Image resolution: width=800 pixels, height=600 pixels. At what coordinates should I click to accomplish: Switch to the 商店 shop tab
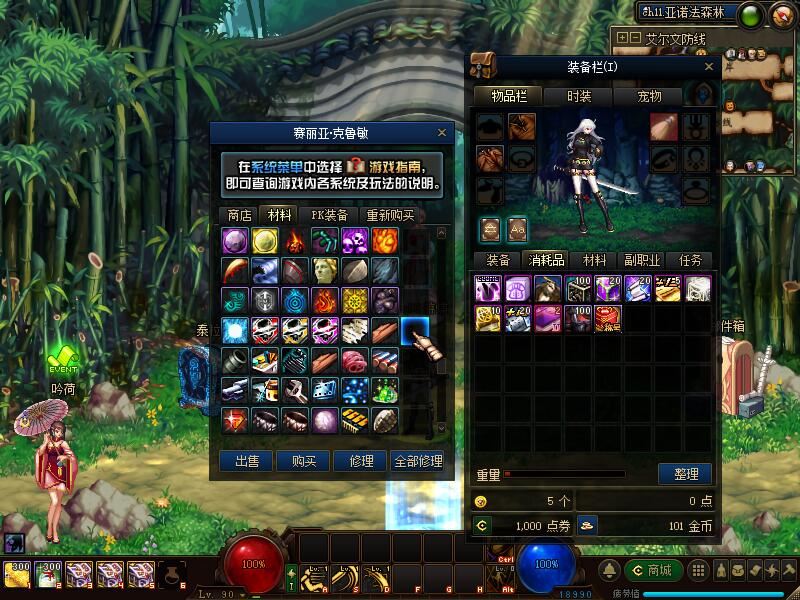click(239, 215)
